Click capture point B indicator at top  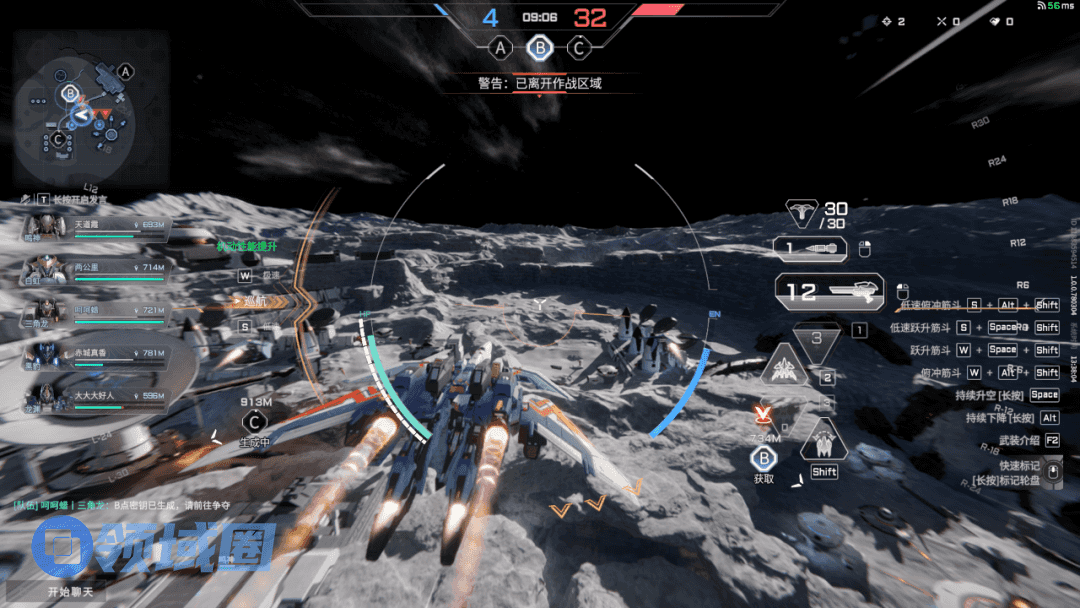(540, 47)
